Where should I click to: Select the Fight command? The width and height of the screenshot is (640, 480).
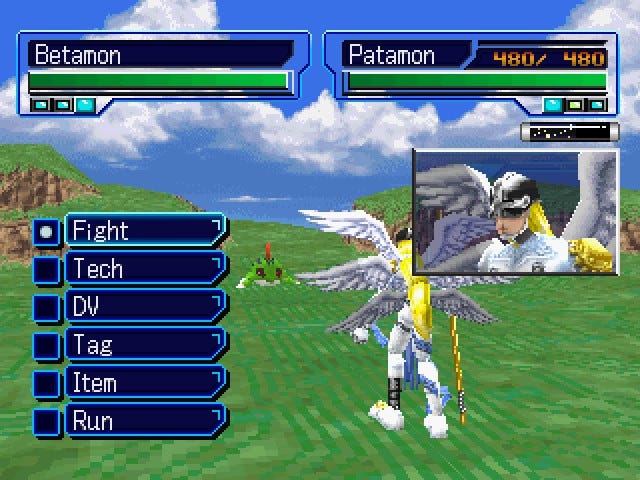144,231
